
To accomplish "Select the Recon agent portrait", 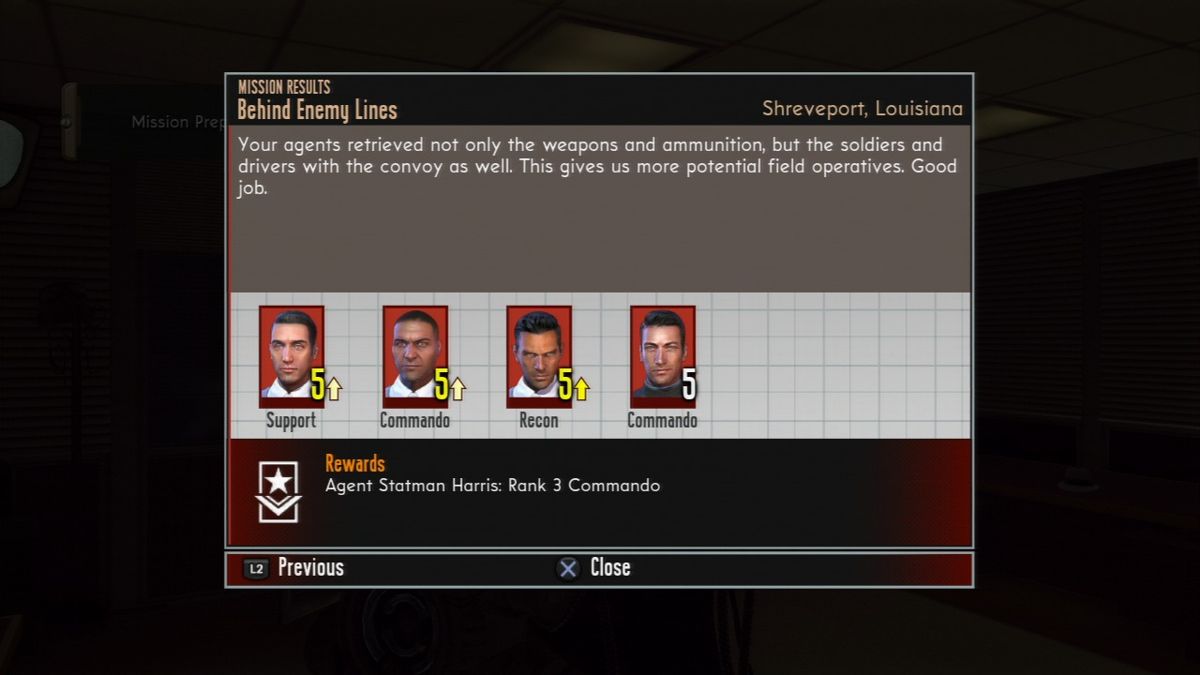I will point(539,352).
